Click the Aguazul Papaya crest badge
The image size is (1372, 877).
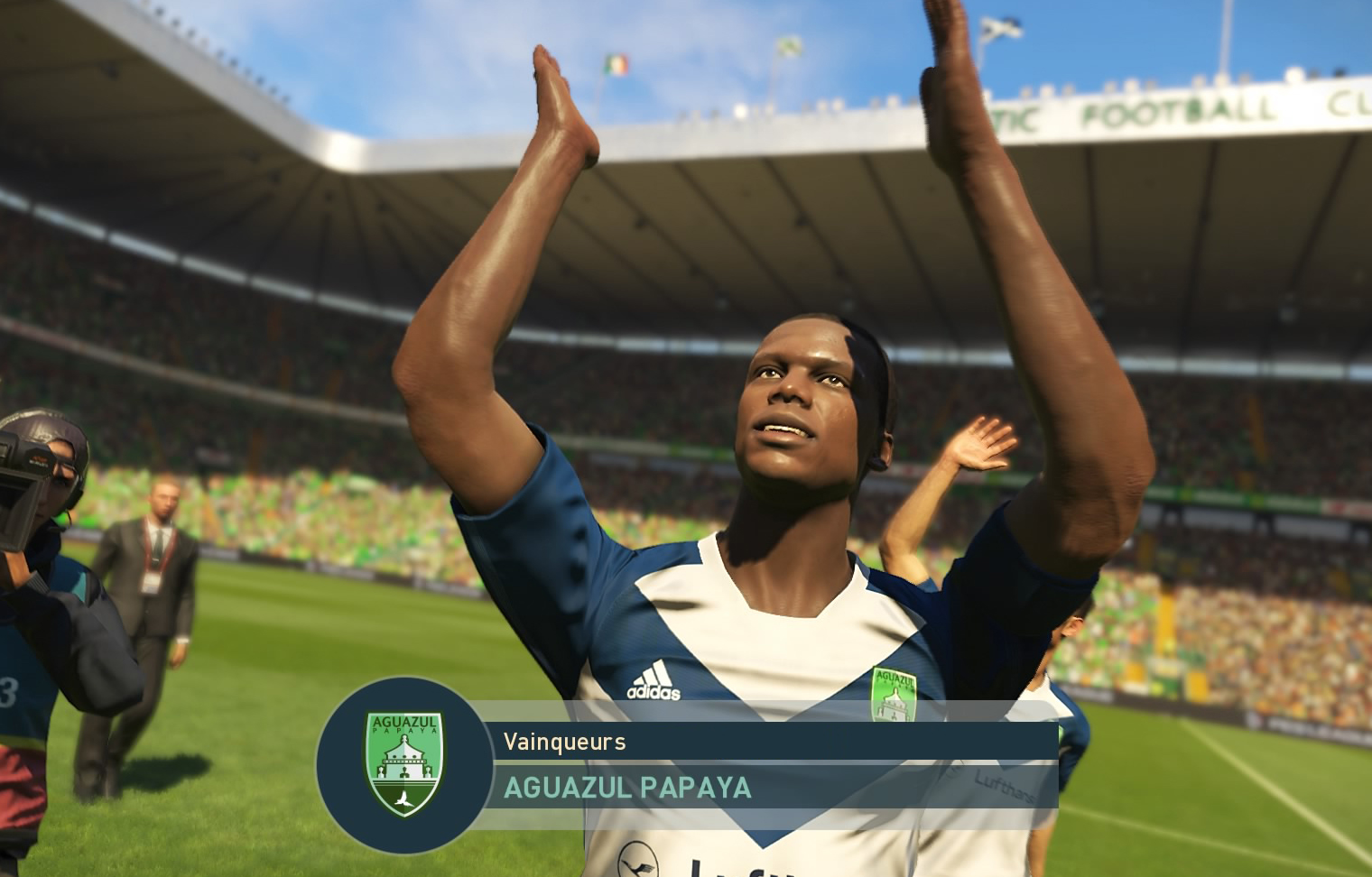click(x=403, y=763)
